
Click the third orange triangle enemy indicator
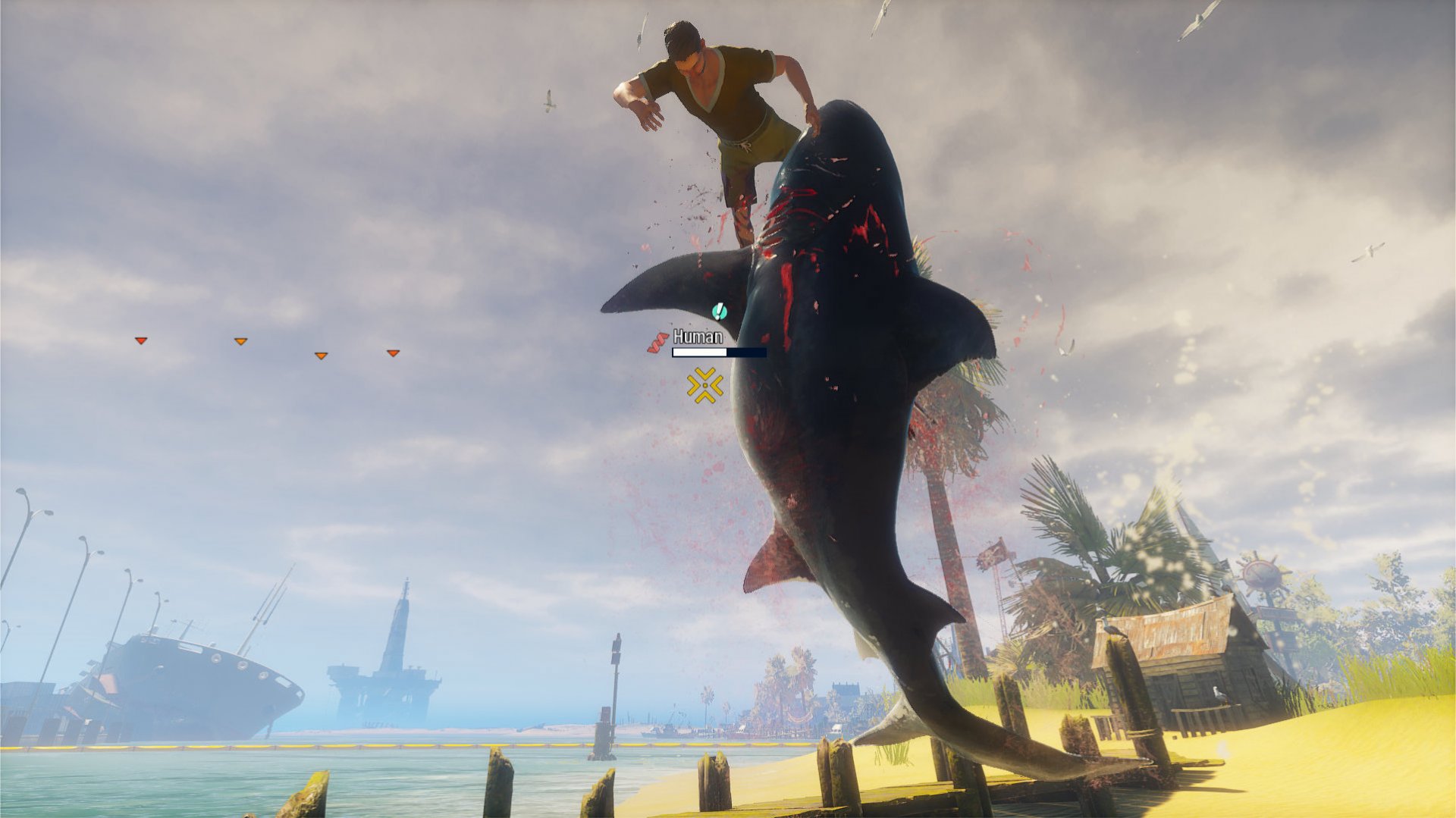pos(322,354)
